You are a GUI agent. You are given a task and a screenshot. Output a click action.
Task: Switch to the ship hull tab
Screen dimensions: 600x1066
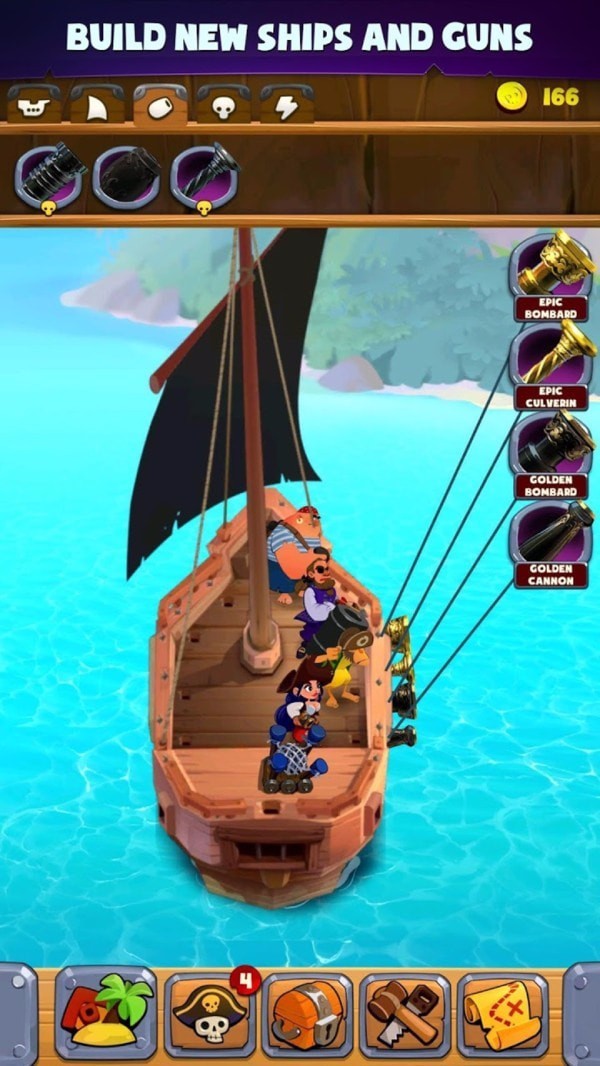click(34, 104)
